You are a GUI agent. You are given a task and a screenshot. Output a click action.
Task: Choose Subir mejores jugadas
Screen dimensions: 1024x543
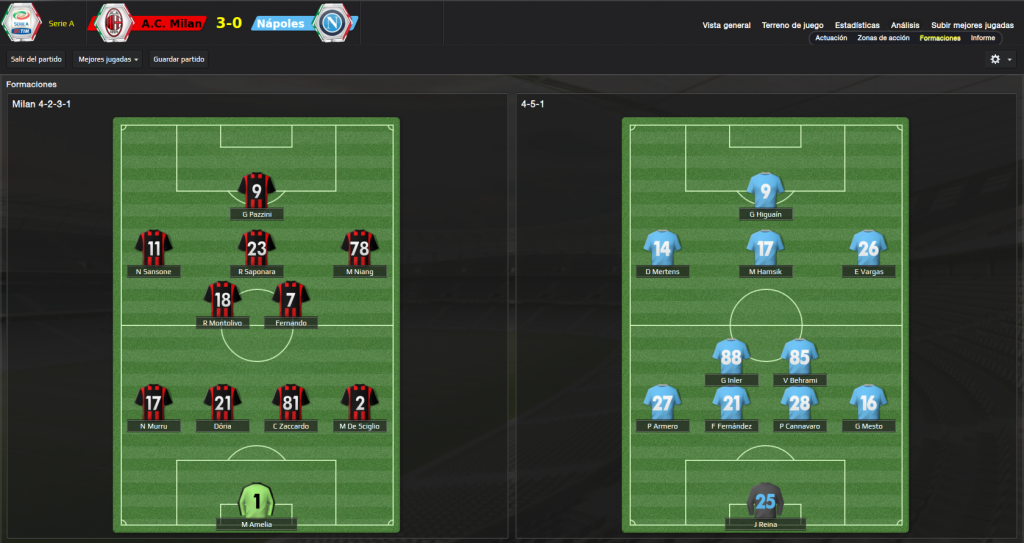[972, 25]
